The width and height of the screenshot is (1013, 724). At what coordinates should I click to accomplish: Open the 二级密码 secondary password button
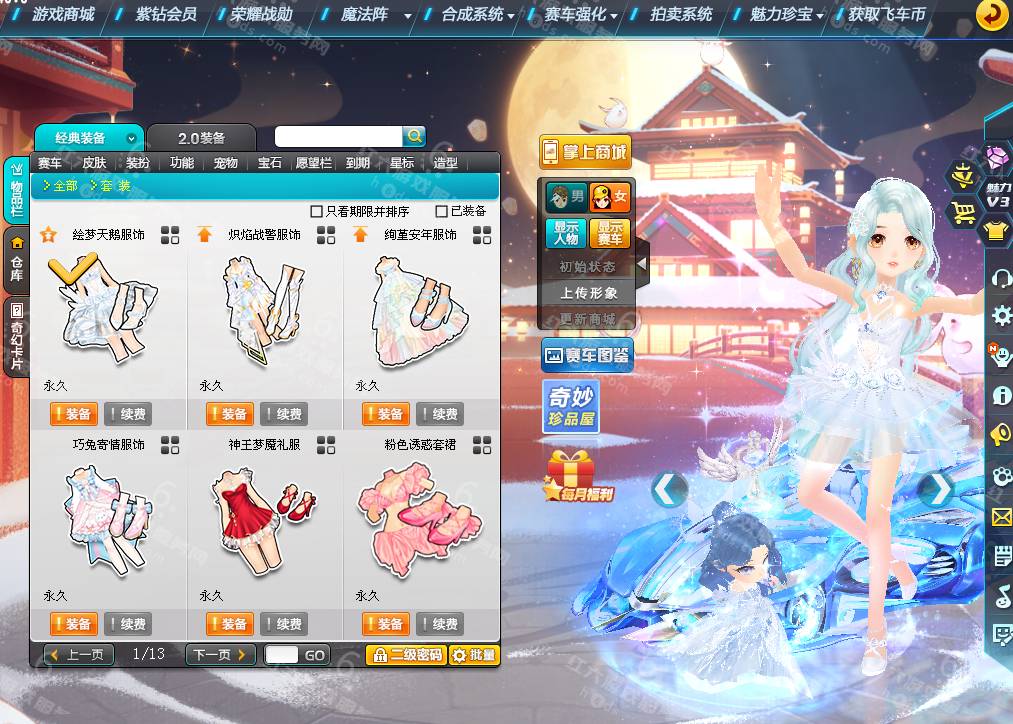[x=405, y=655]
